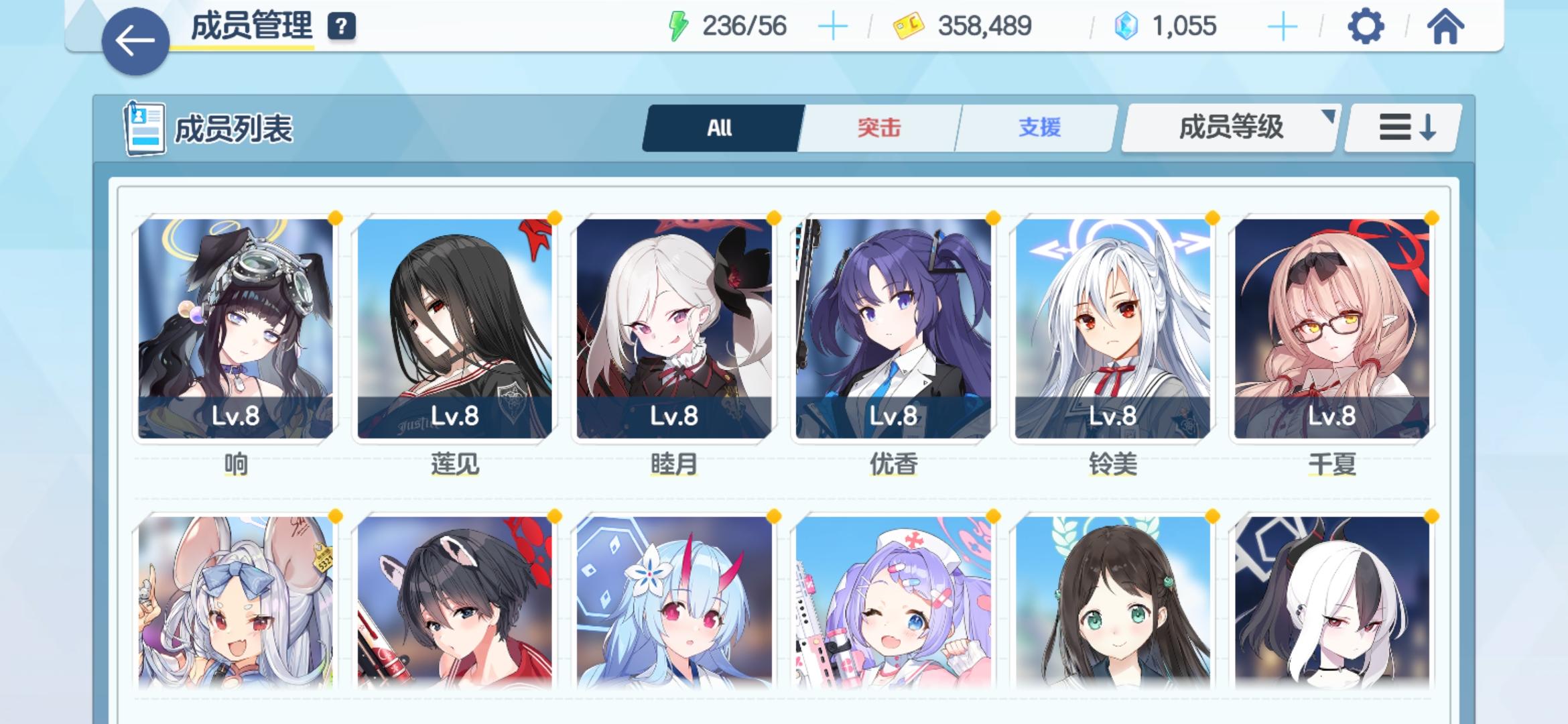
Task: Select the All tab
Action: point(719,127)
